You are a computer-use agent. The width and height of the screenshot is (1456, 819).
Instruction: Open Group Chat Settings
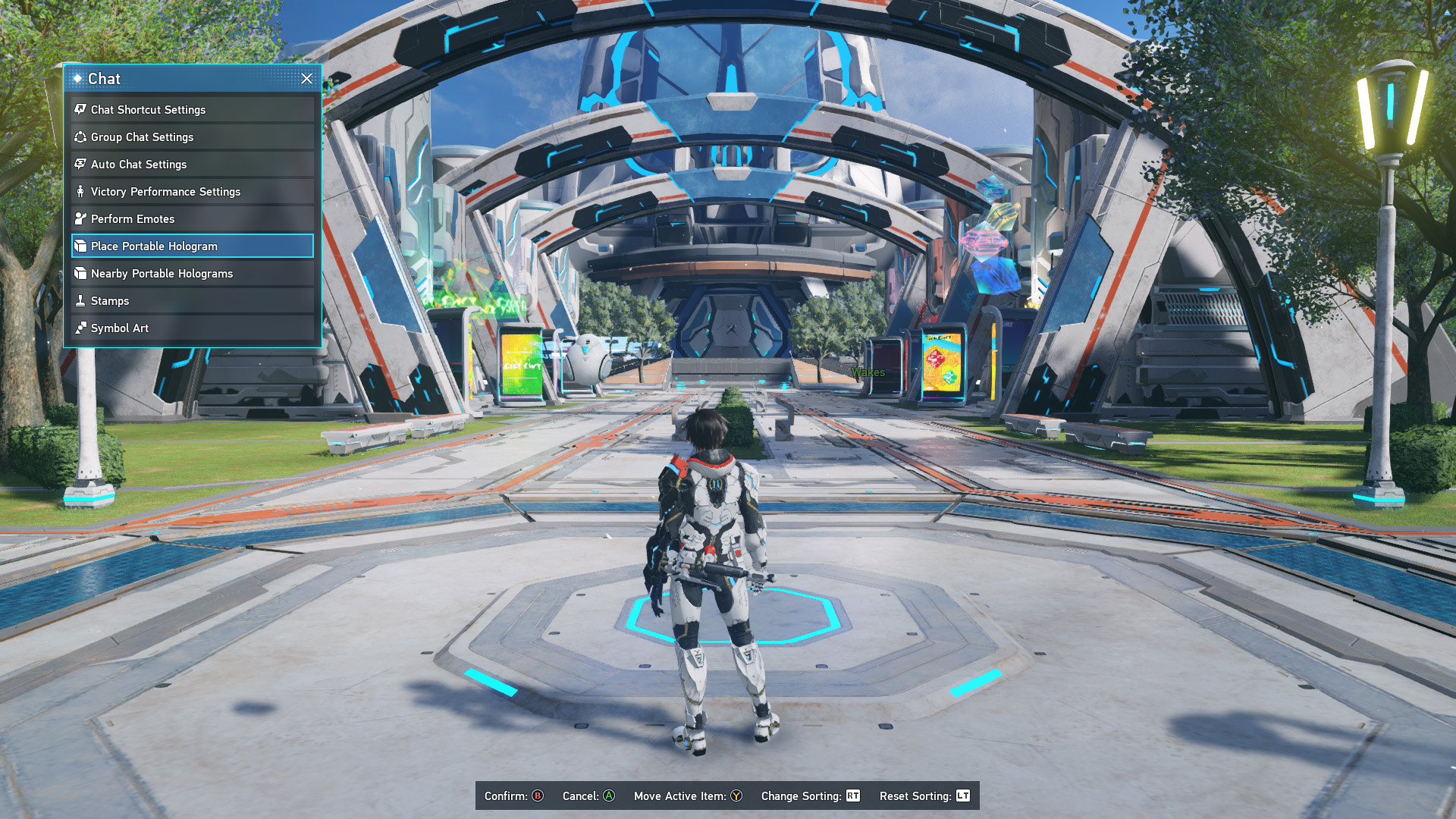(x=142, y=137)
